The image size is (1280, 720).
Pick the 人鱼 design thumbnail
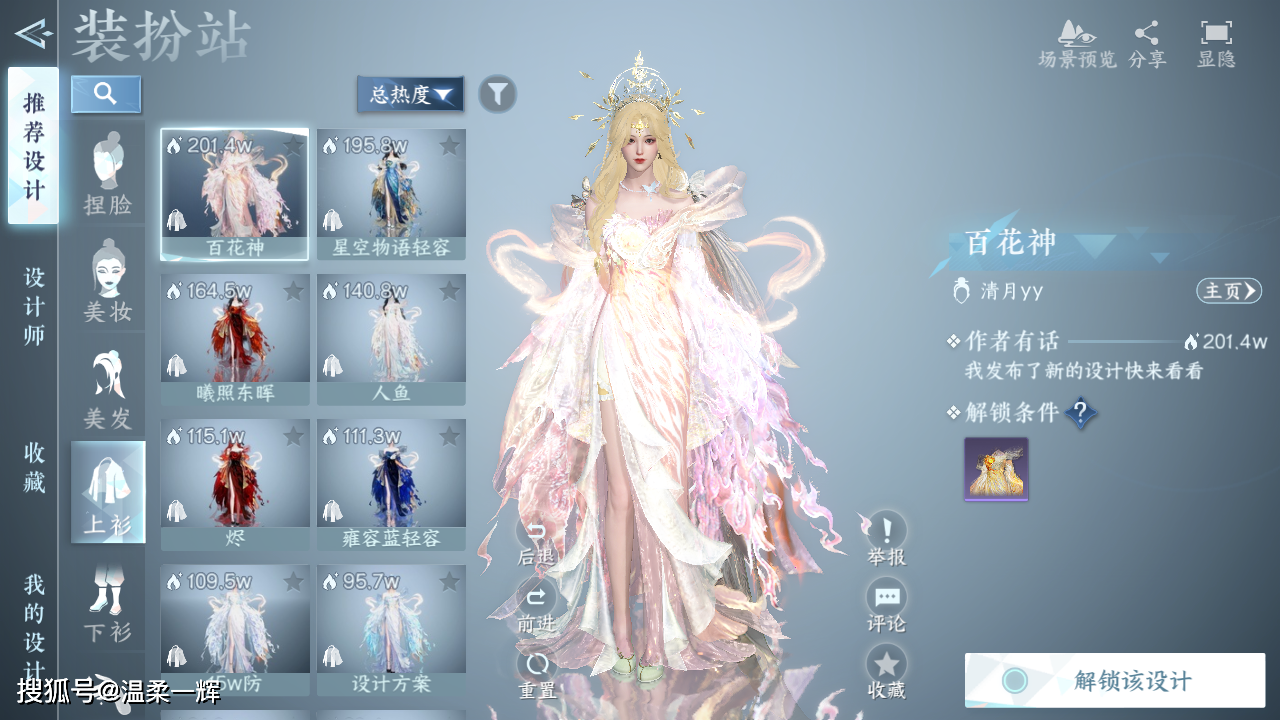[x=391, y=340]
